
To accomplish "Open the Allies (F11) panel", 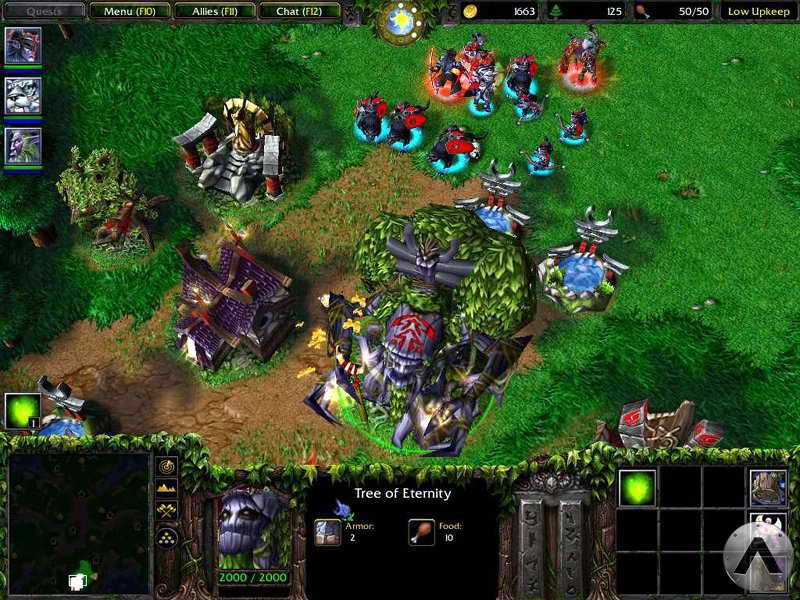I will point(212,12).
